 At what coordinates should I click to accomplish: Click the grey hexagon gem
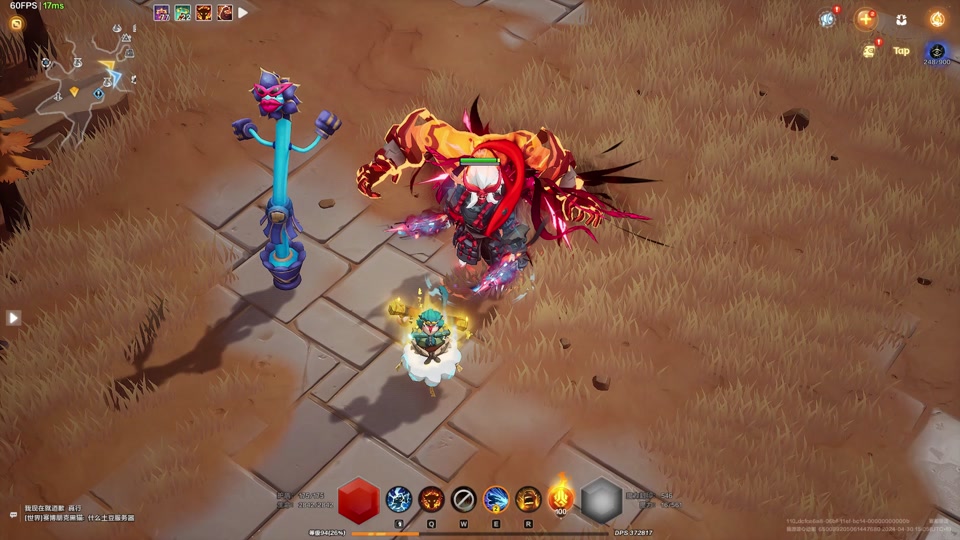[x=601, y=500]
